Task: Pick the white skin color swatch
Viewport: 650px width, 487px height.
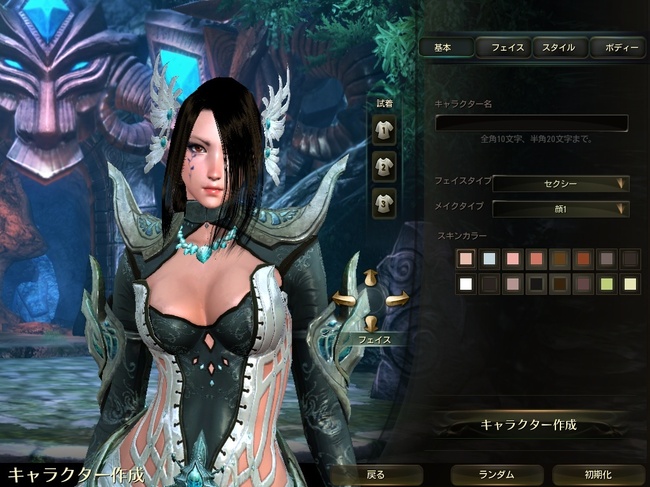Action: tap(465, 284)
